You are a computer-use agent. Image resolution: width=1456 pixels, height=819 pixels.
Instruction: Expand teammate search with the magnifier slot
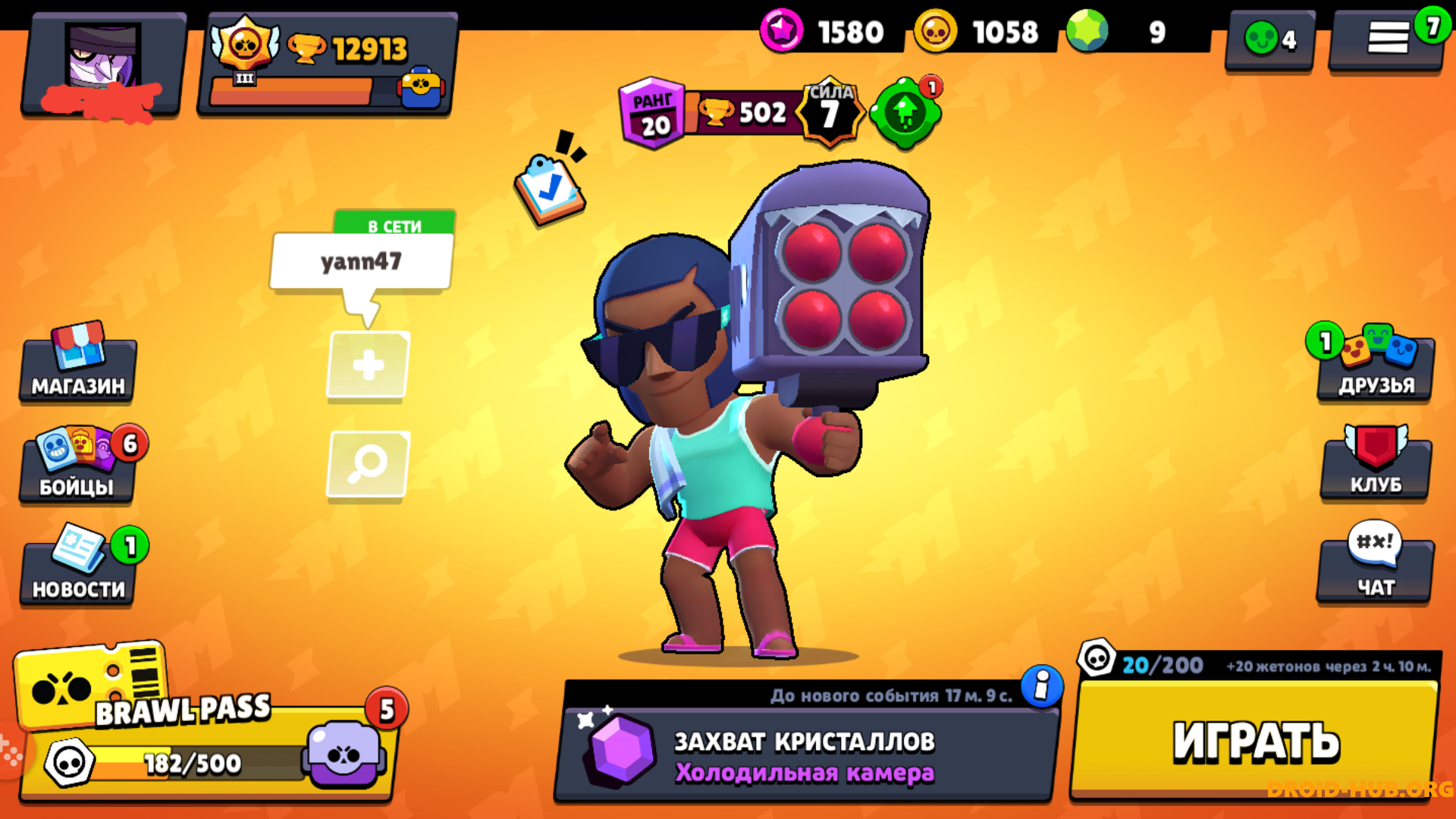[367, 463]
